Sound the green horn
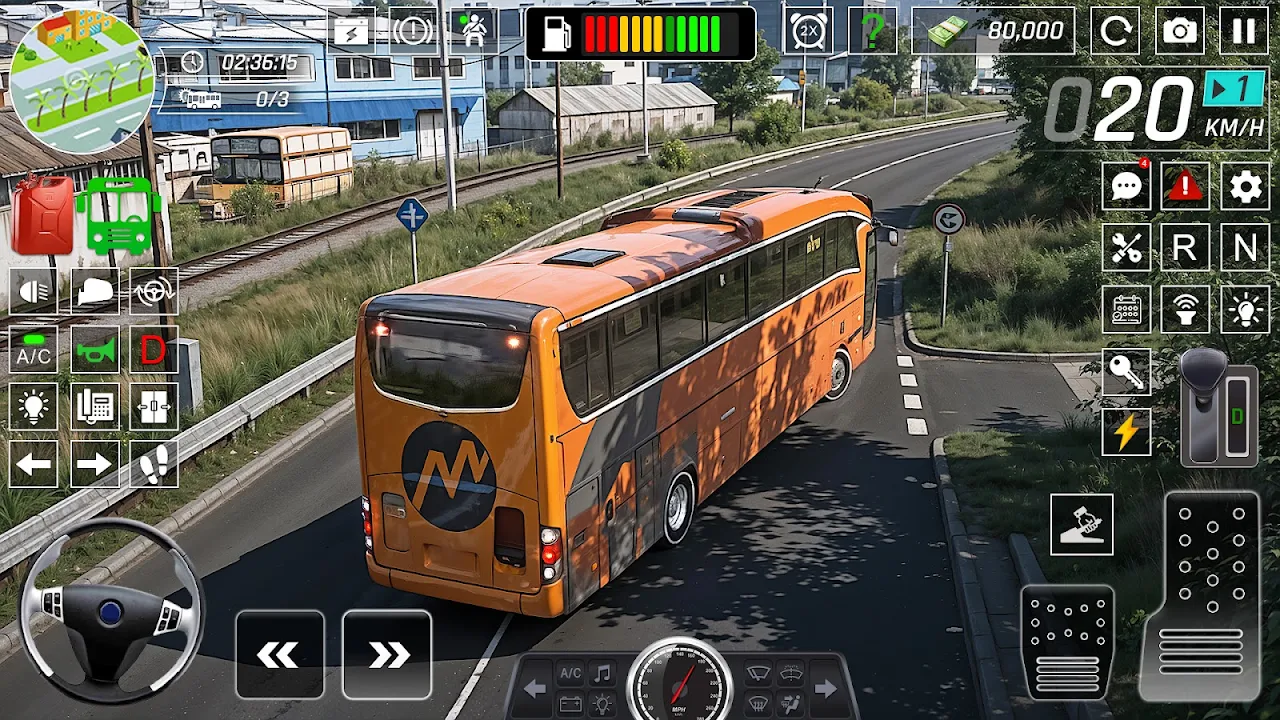The image size is (1280, 720). click(94, 349)
